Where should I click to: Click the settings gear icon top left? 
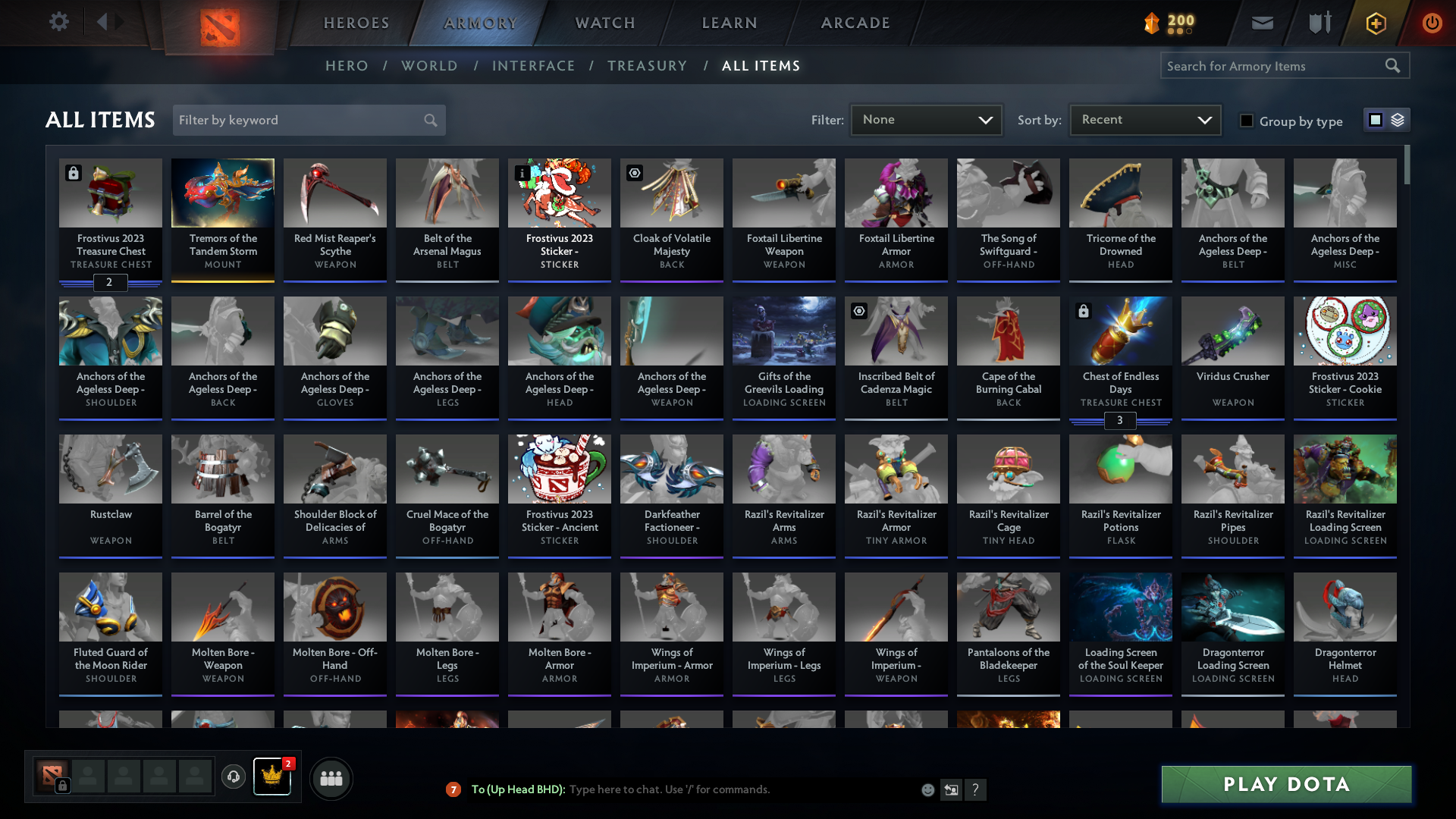coord(59,22)
